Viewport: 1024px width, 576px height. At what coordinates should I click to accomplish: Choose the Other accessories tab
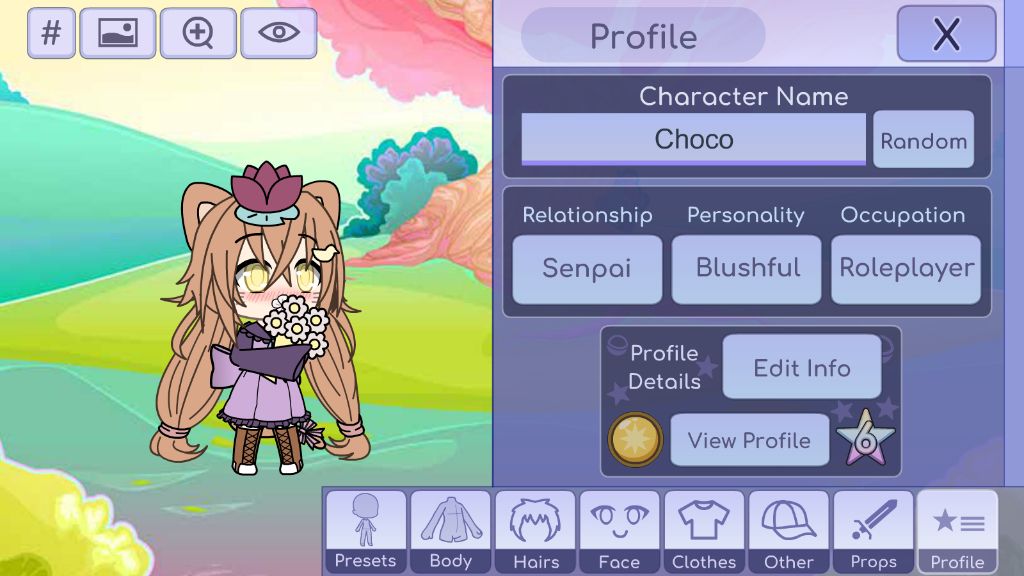(x=788, y=532)
